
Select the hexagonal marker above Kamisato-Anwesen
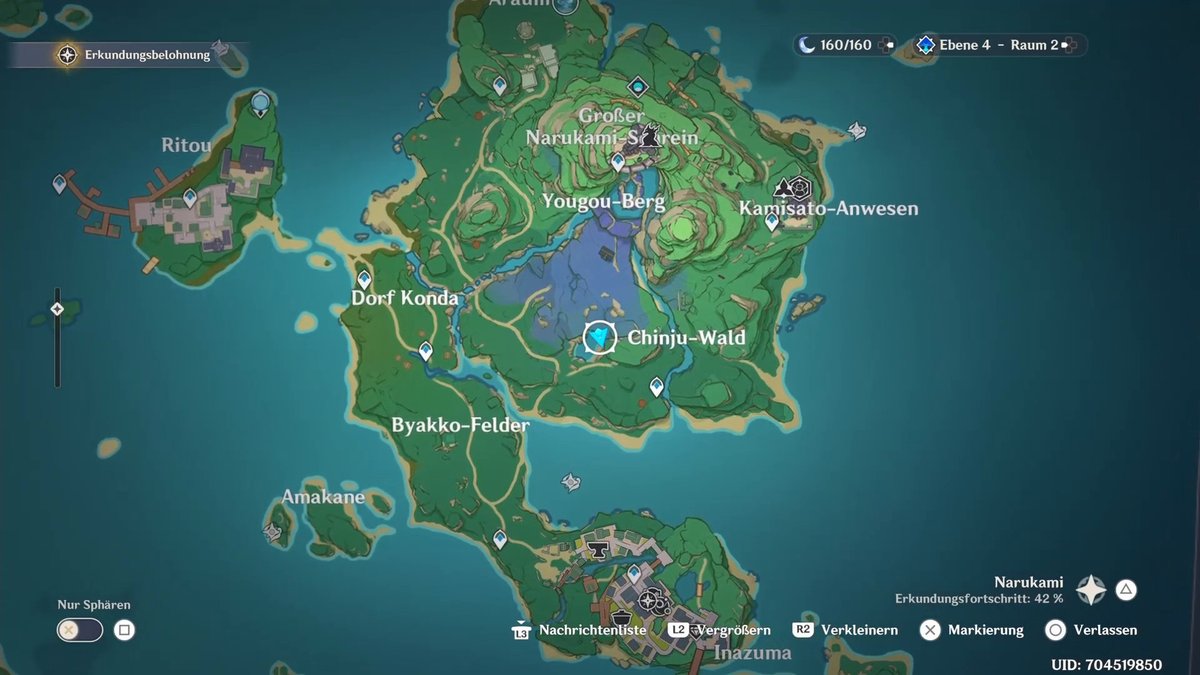pos(799,187)
